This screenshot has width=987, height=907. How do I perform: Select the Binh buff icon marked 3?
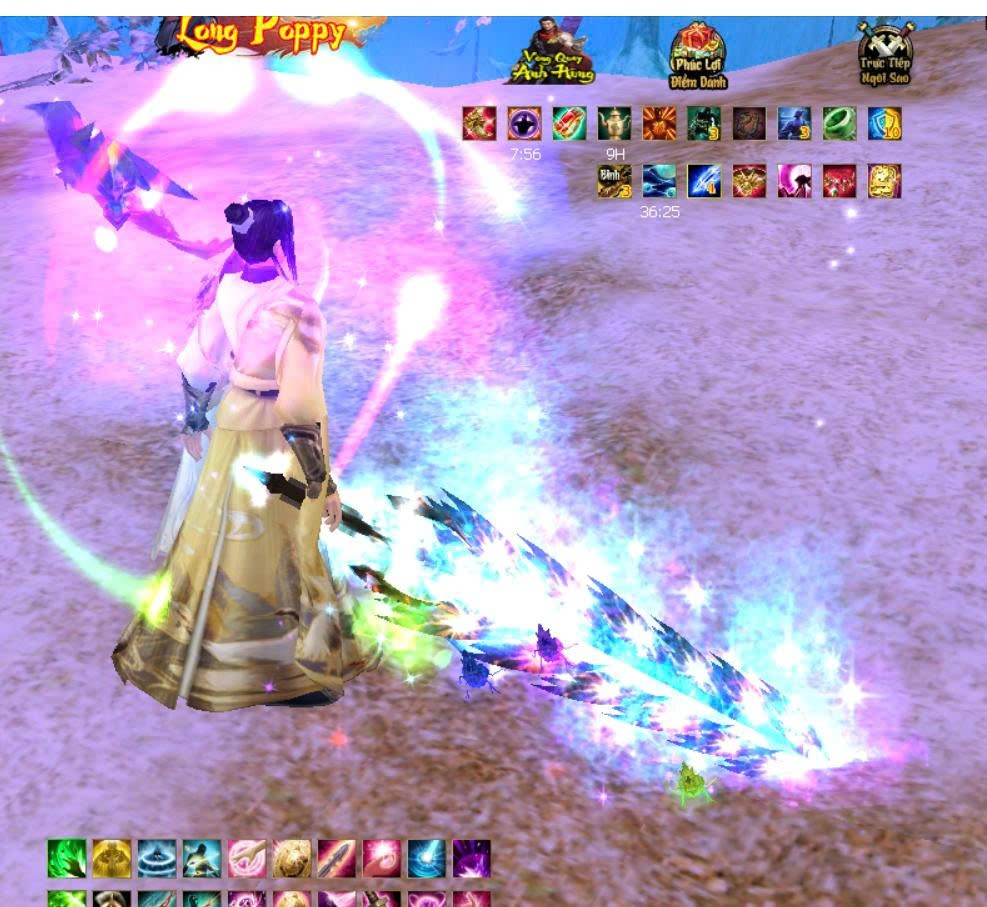click(614, 181)
